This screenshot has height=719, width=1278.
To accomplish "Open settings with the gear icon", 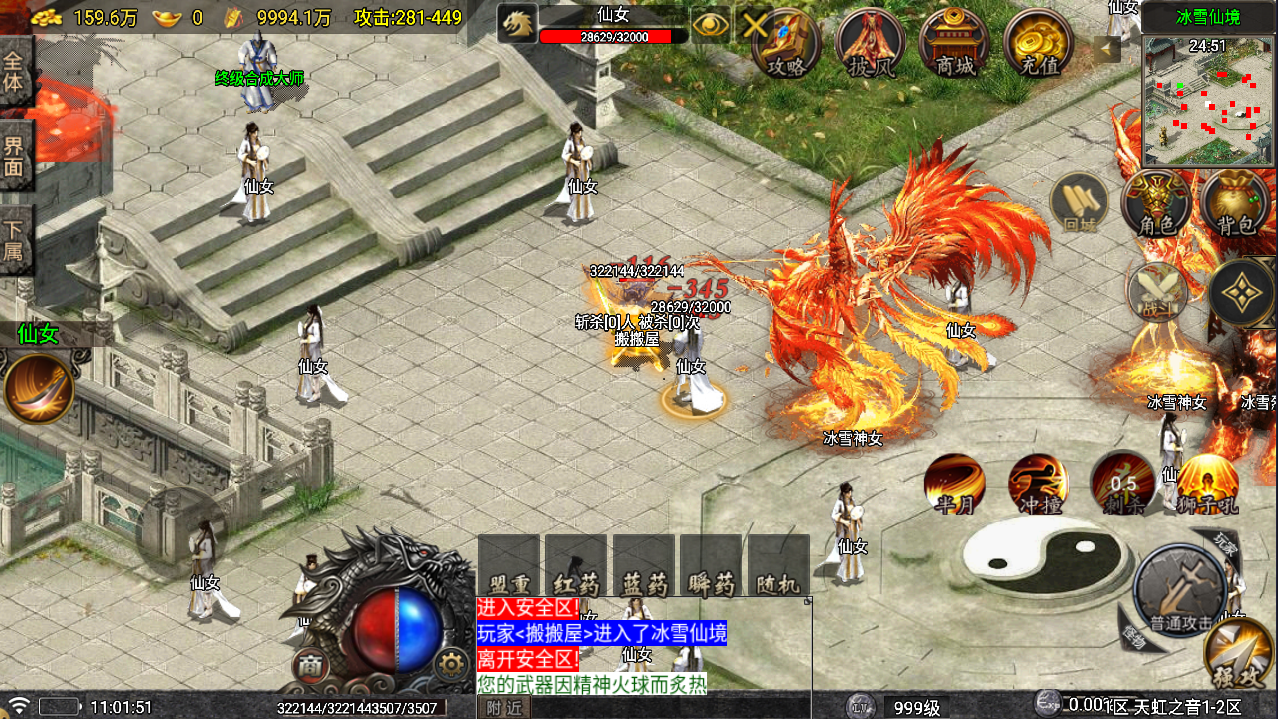I will pos(453,664).
